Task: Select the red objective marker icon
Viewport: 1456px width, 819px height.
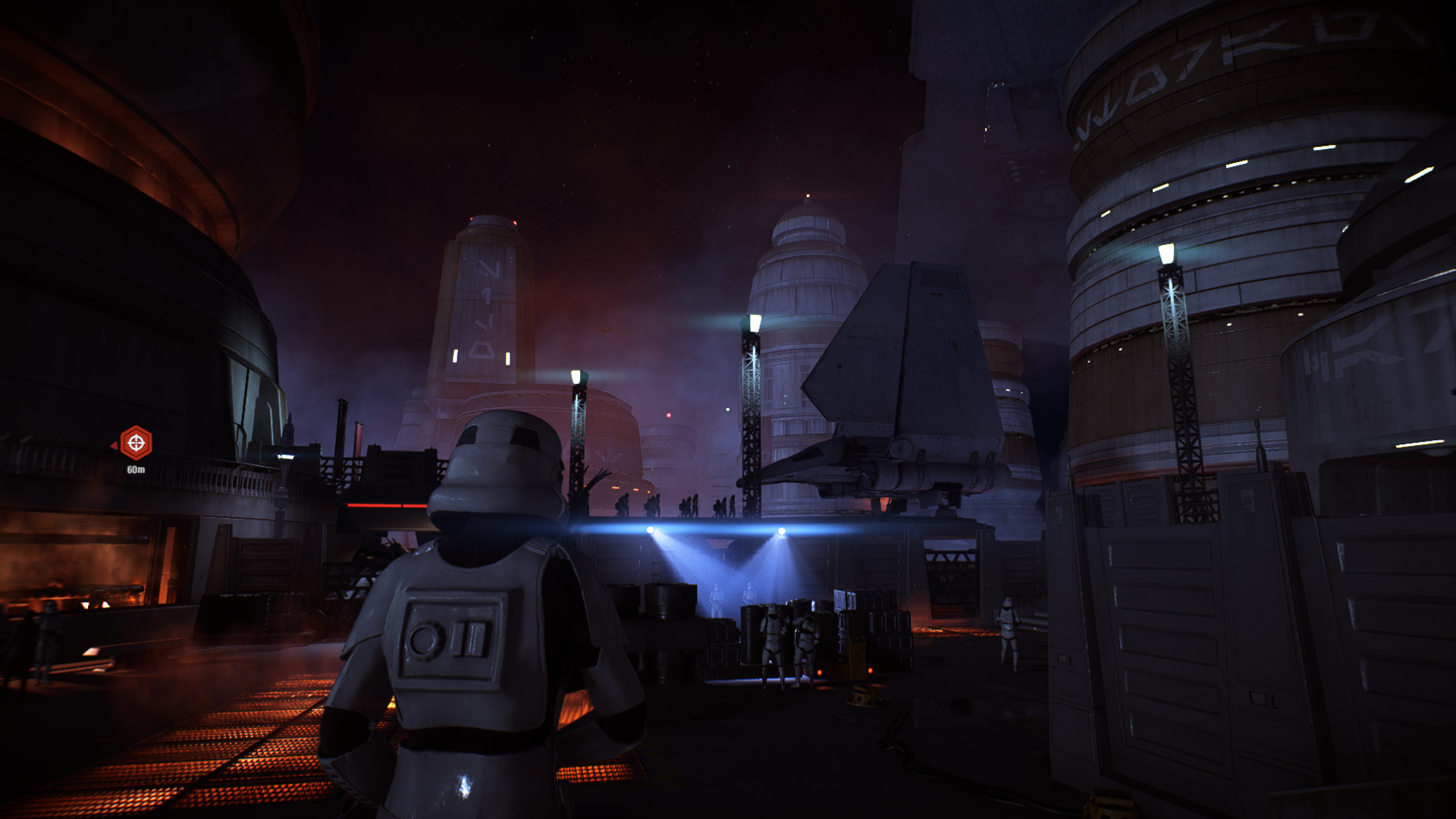Action: 136,443
